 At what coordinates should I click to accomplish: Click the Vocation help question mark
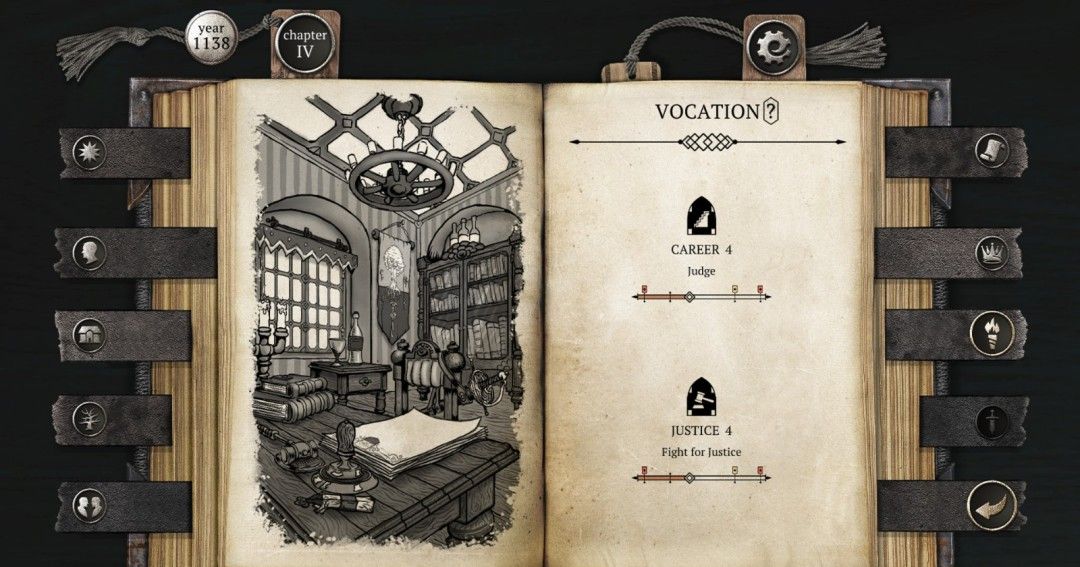[770, 112]
